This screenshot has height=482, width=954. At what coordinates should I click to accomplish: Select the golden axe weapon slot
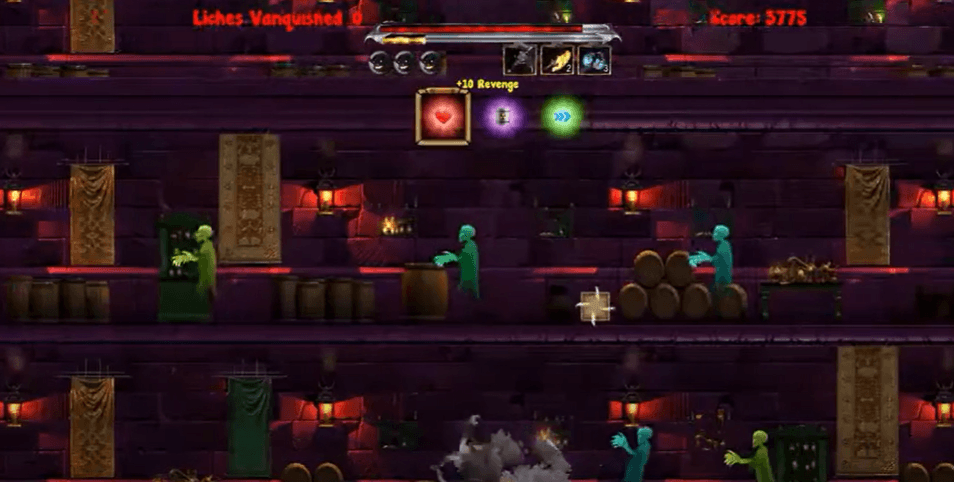(556, 60)
